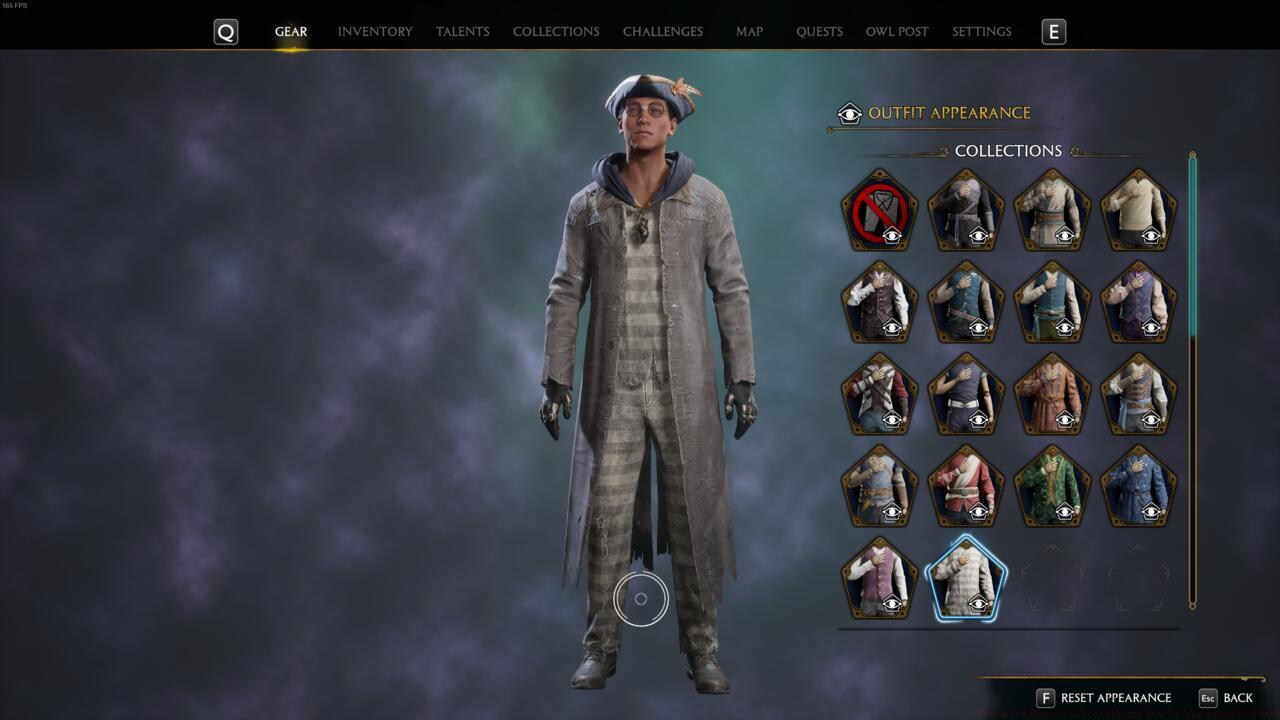The image size is (1280, 720).
Task: Select the dark robe outfit beside the hide slot
Action: click(966, 208)
